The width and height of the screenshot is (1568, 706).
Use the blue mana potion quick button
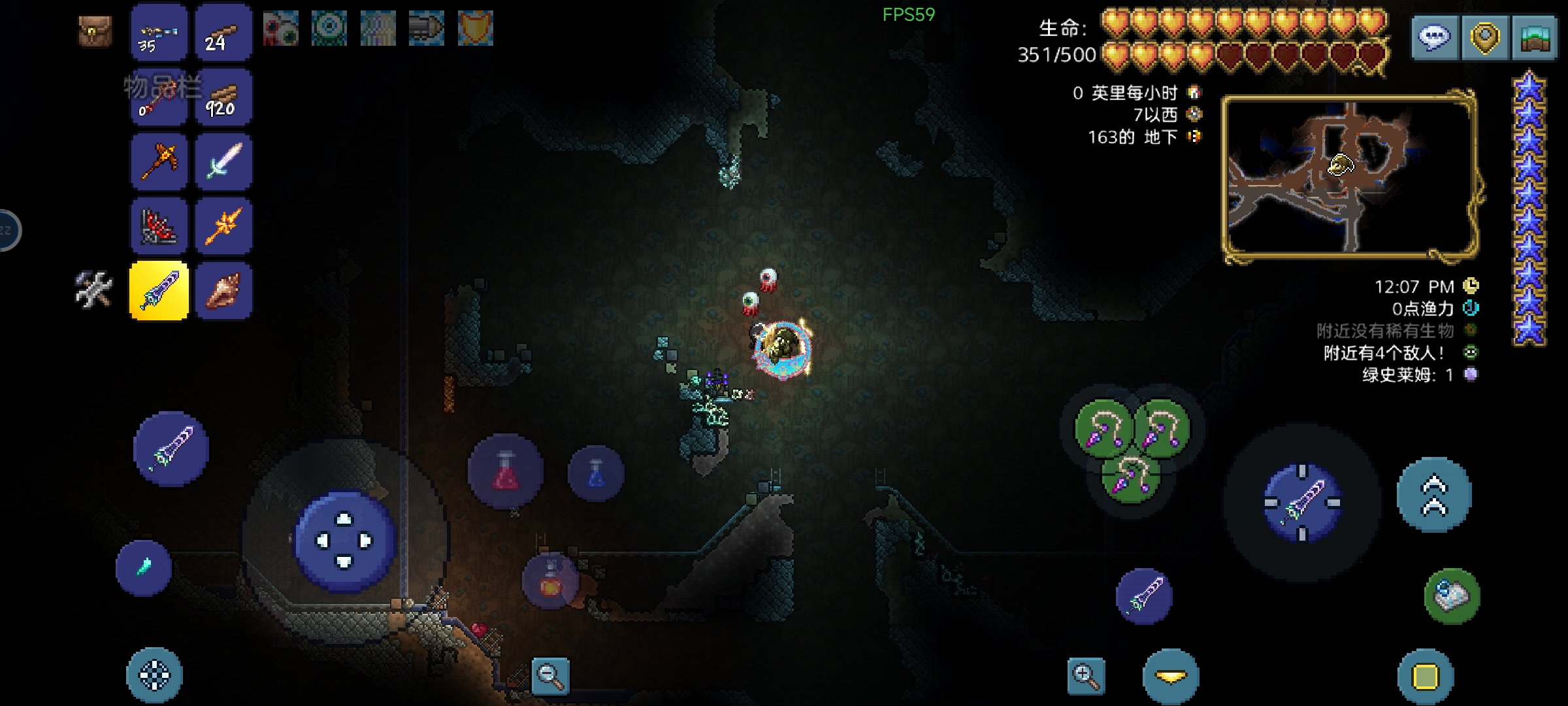pos(596,473)
